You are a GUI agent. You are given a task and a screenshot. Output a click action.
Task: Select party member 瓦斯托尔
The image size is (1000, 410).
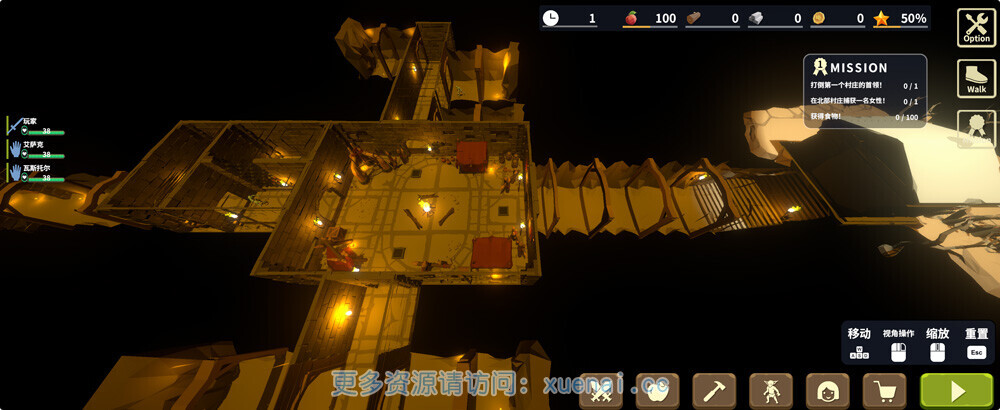pyautogui.click(x=36, y=173)
